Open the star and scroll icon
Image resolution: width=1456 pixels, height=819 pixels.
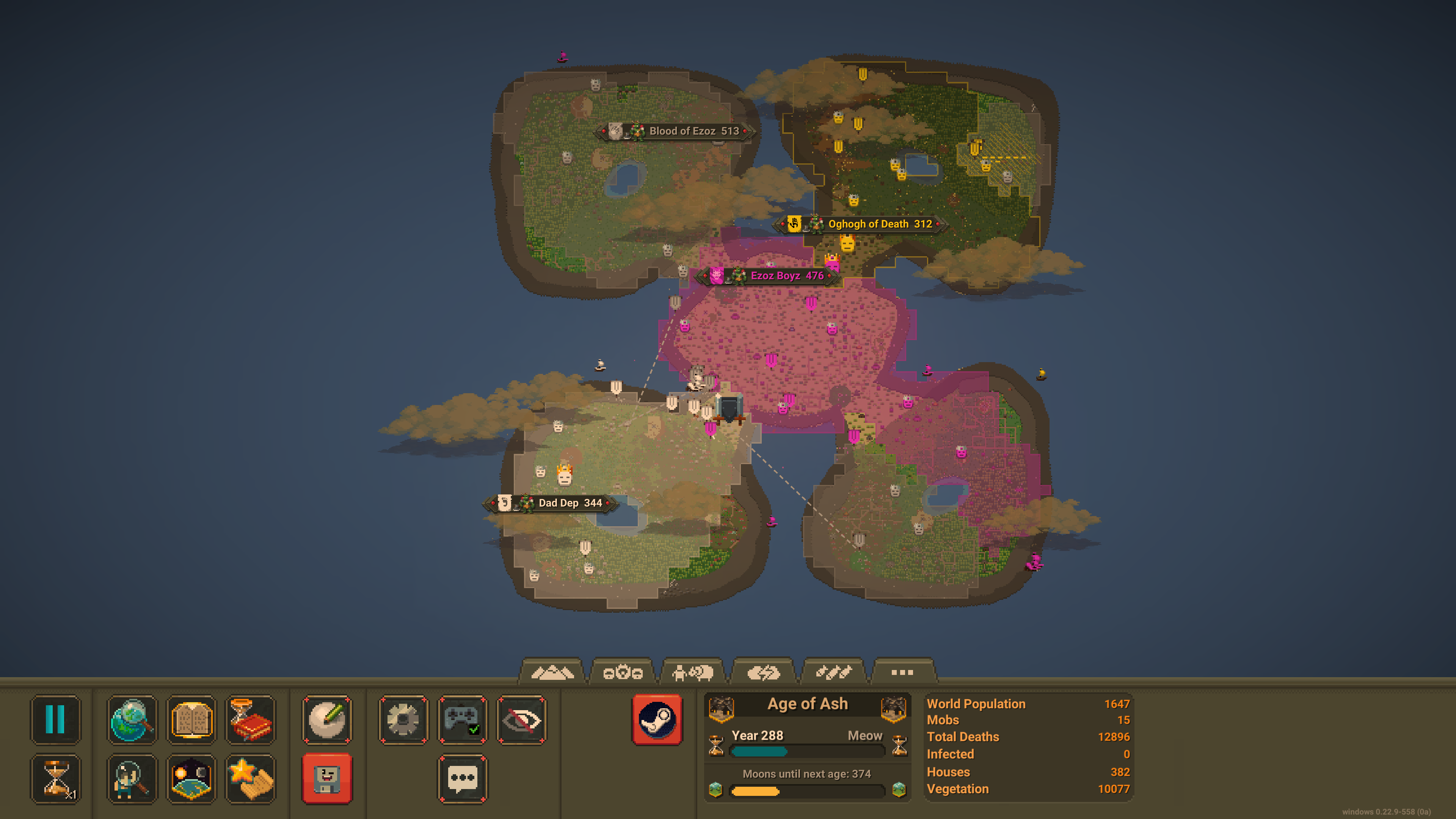pos(250,779)
